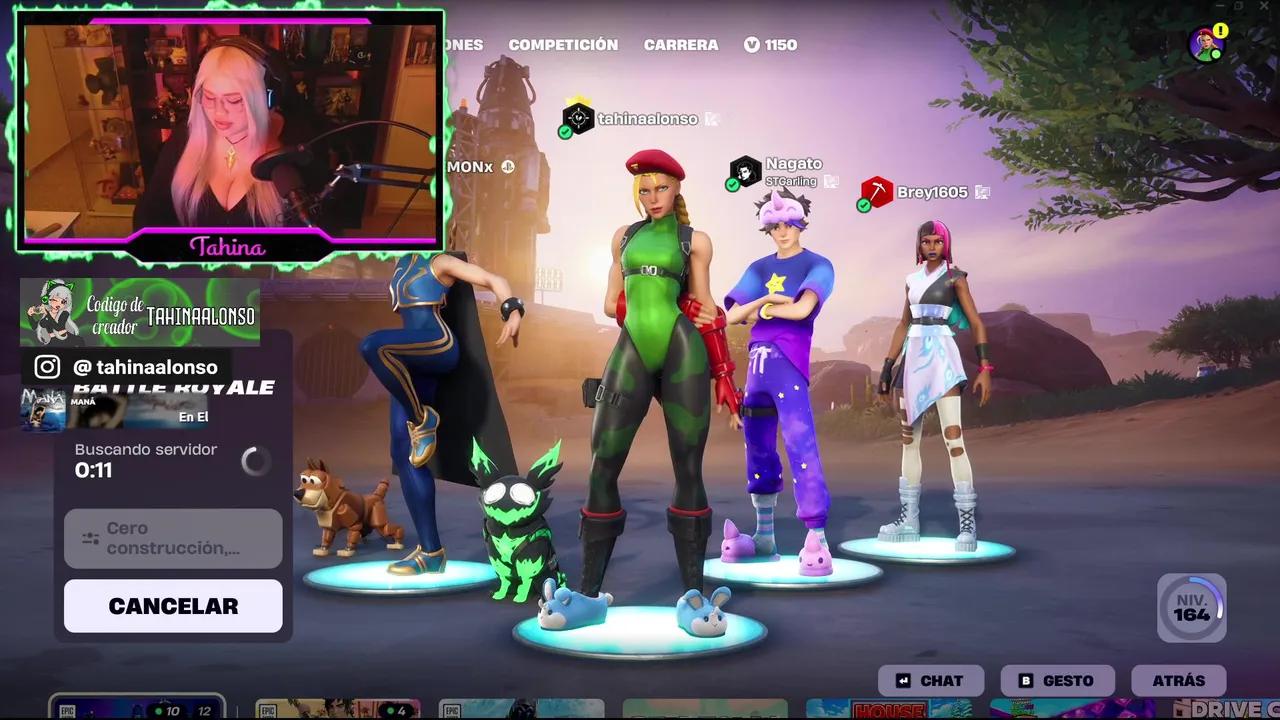Click the voice icon next to MONx
The width and height of the screenshot is (1280, 720).
click(x=507, y=167)
